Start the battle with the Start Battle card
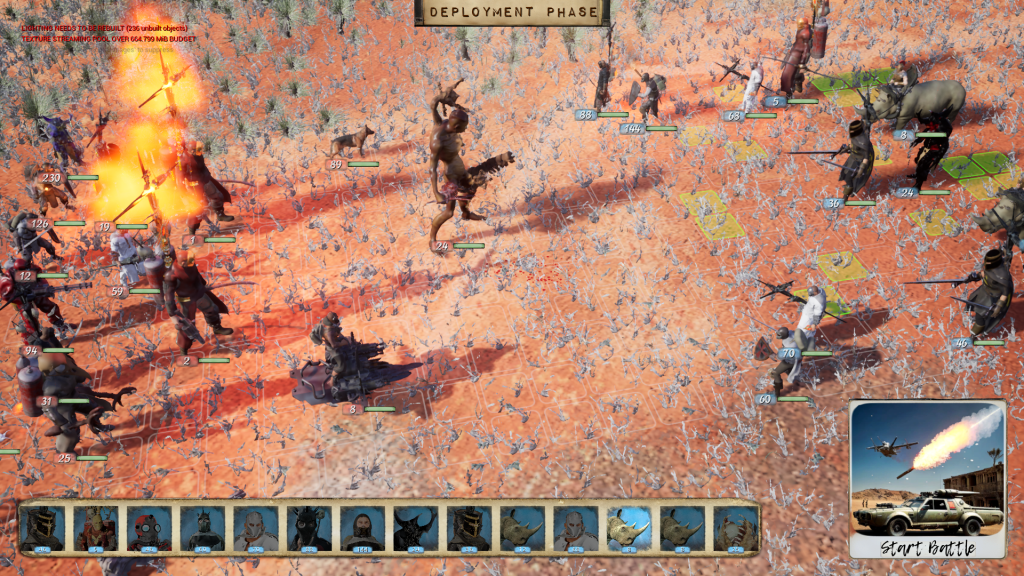 (x=927, y=479)
